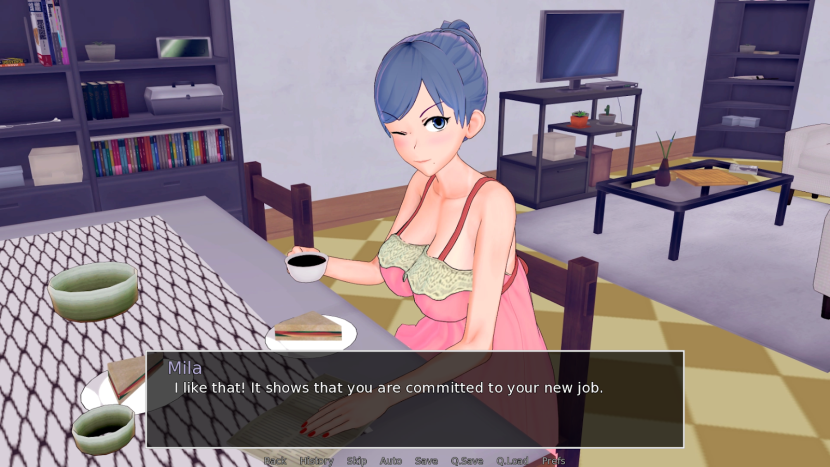
Task: Go back one line with Back
Action: click(x=274, y=461)
